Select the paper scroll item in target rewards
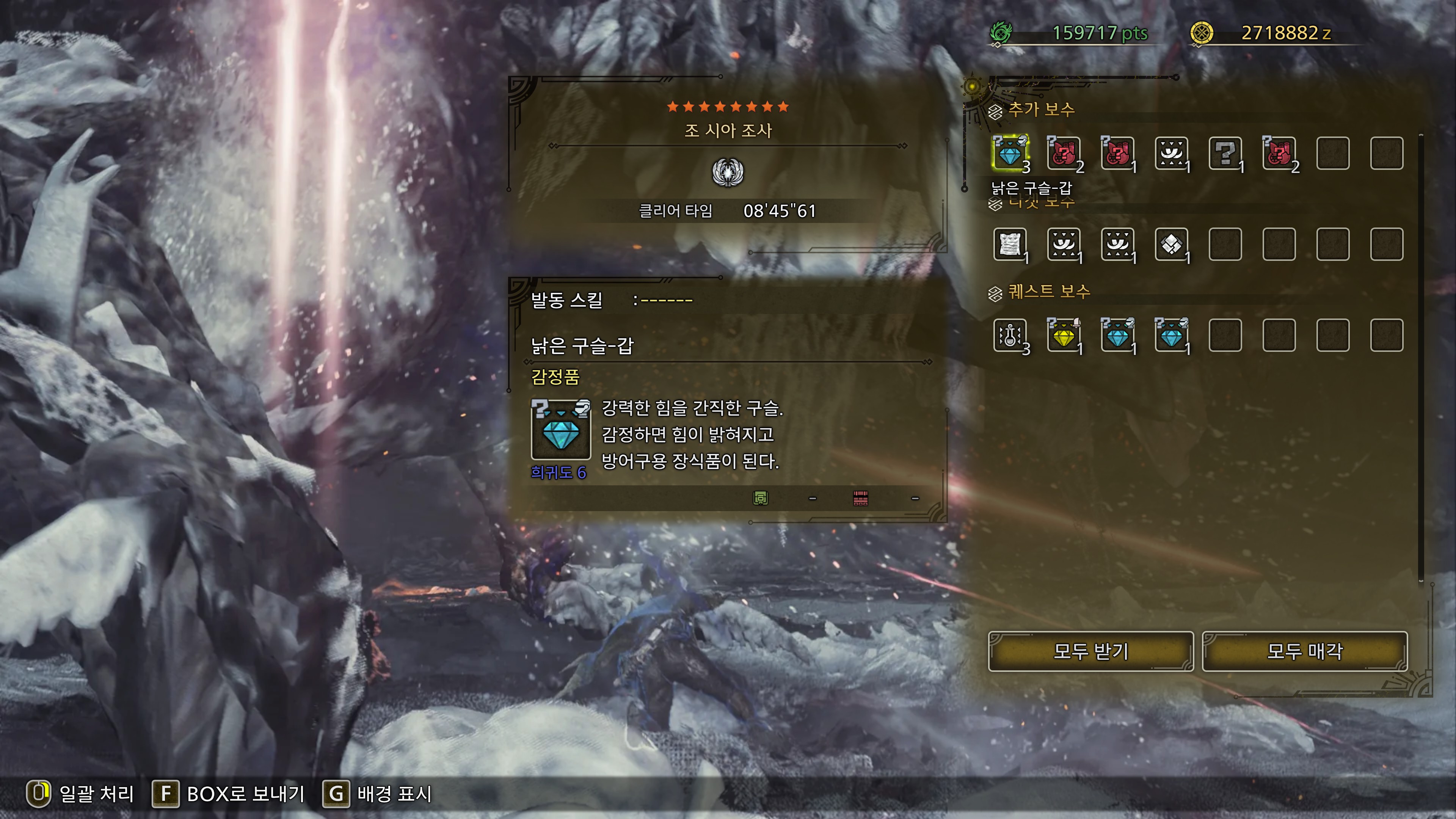This screenshot has height=819, width=1456. click(1010, 244)
